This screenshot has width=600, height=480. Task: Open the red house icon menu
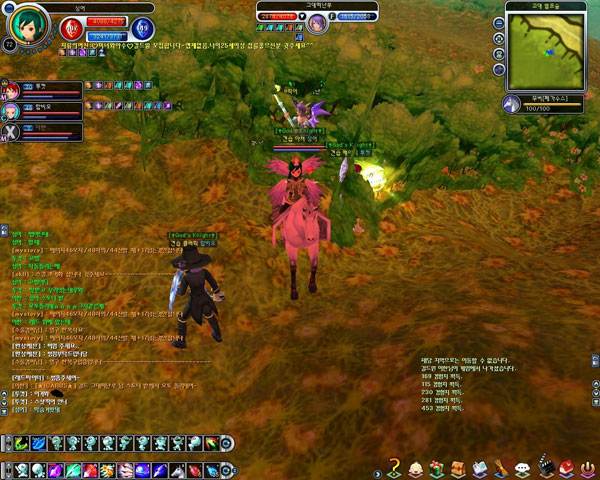click(x=566, y=466)
